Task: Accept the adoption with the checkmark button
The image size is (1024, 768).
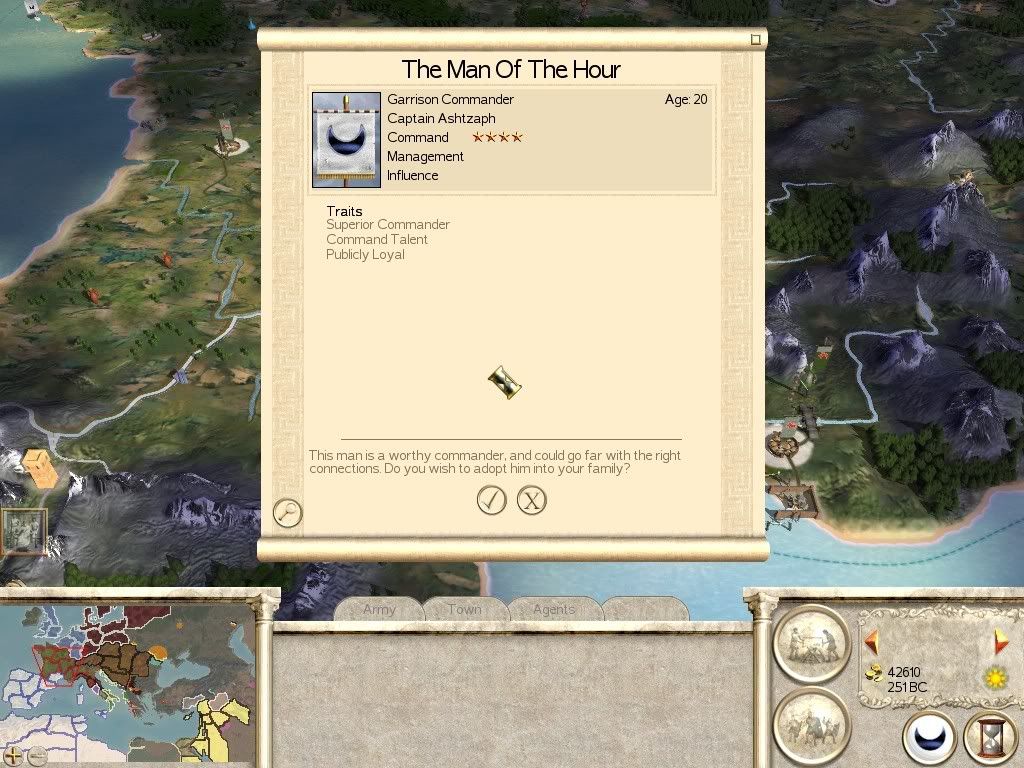Action: coord(491,500)
